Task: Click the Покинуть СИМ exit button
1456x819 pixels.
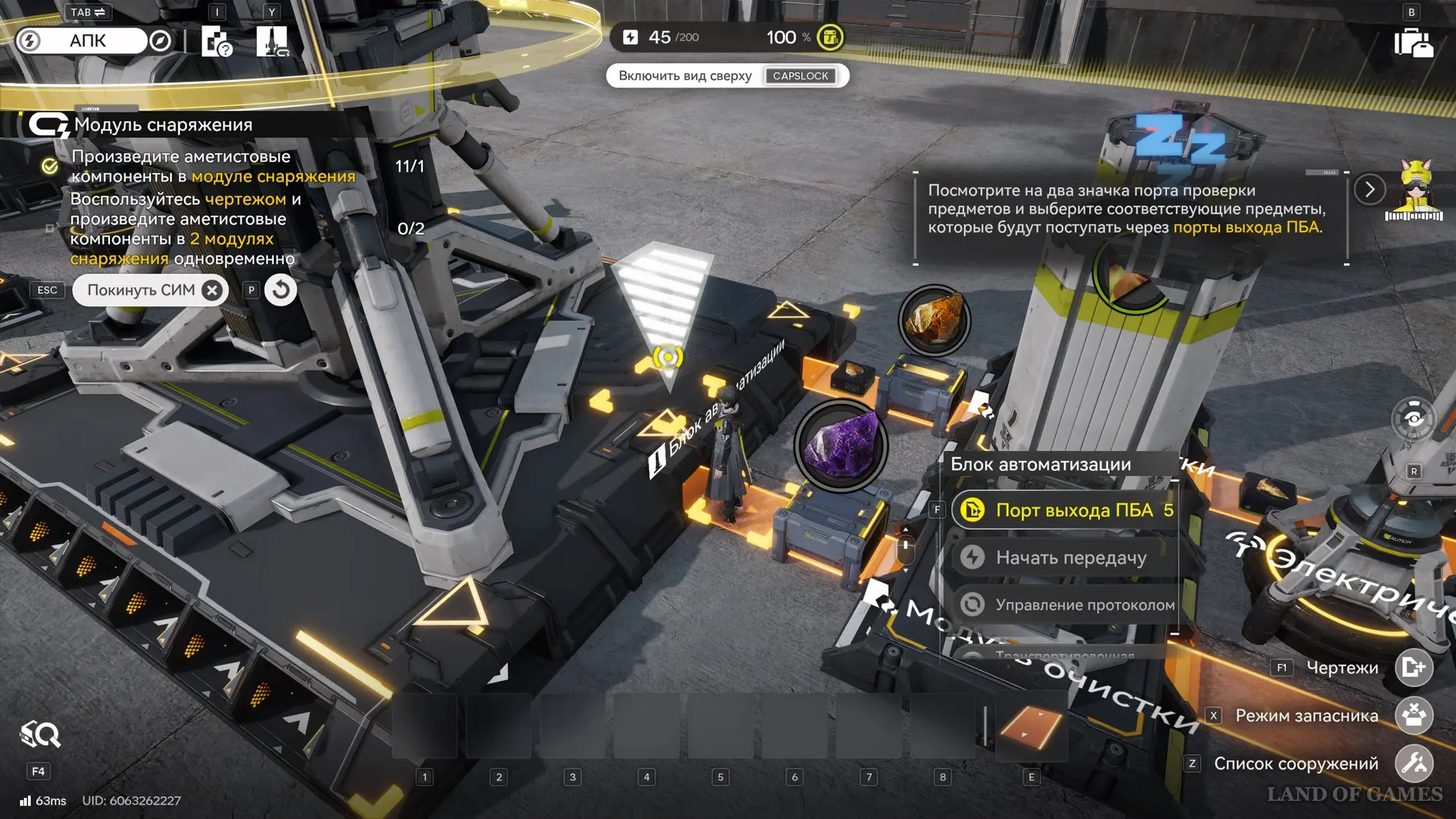Action: (151, 290)
